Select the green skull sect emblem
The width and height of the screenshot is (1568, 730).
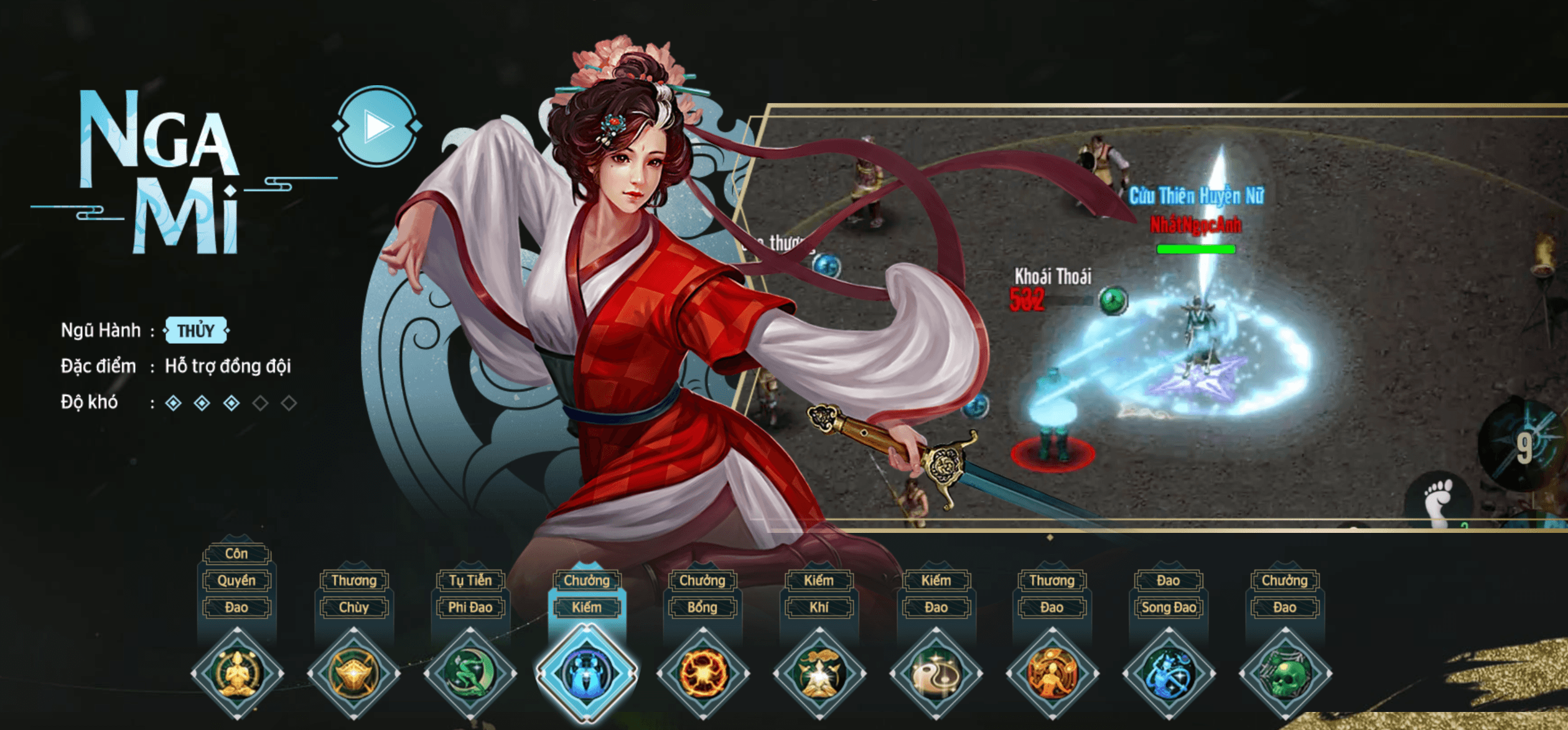click(1285, 674)
